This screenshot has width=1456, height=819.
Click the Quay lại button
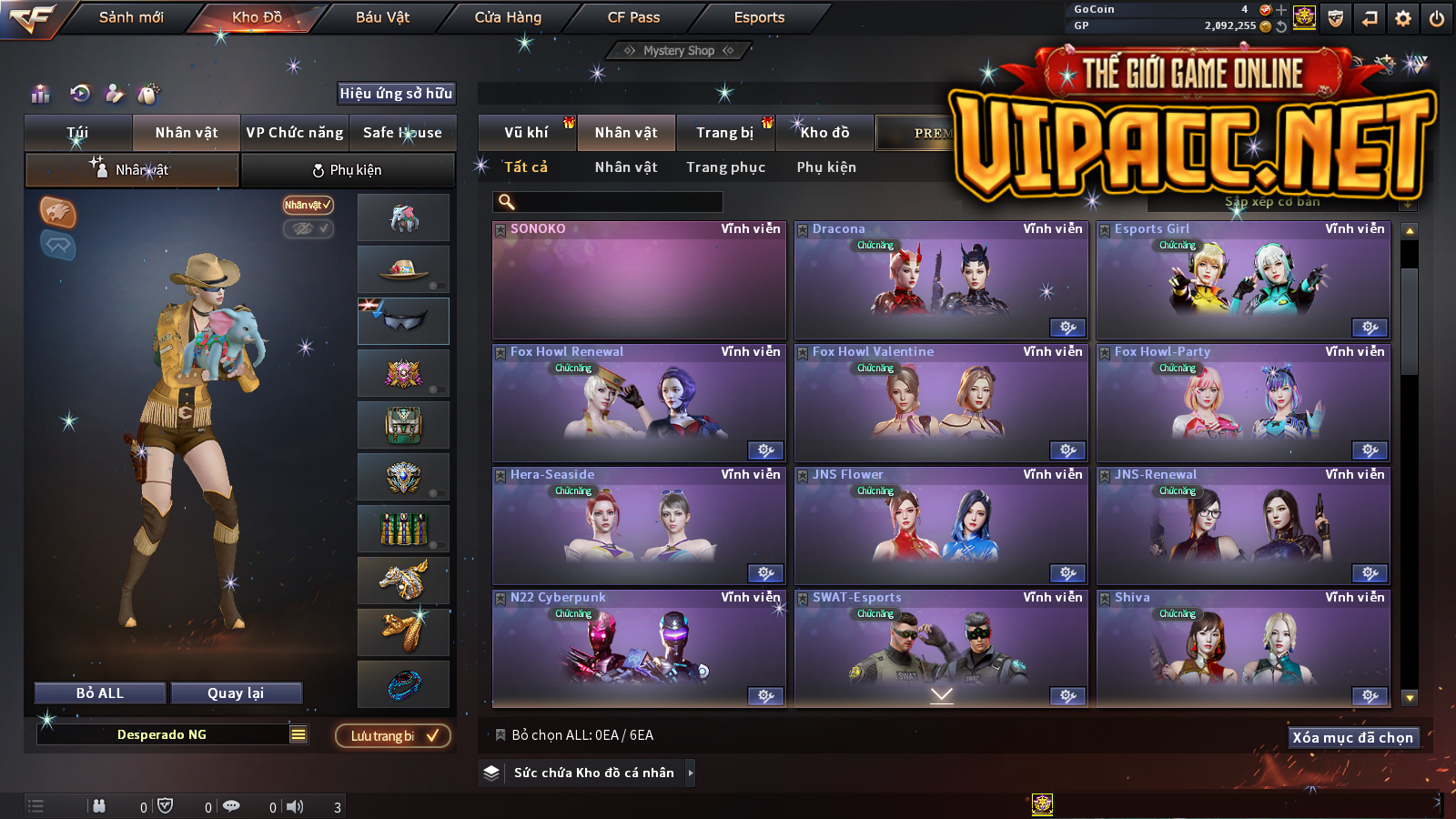click(x=236, y=693)
